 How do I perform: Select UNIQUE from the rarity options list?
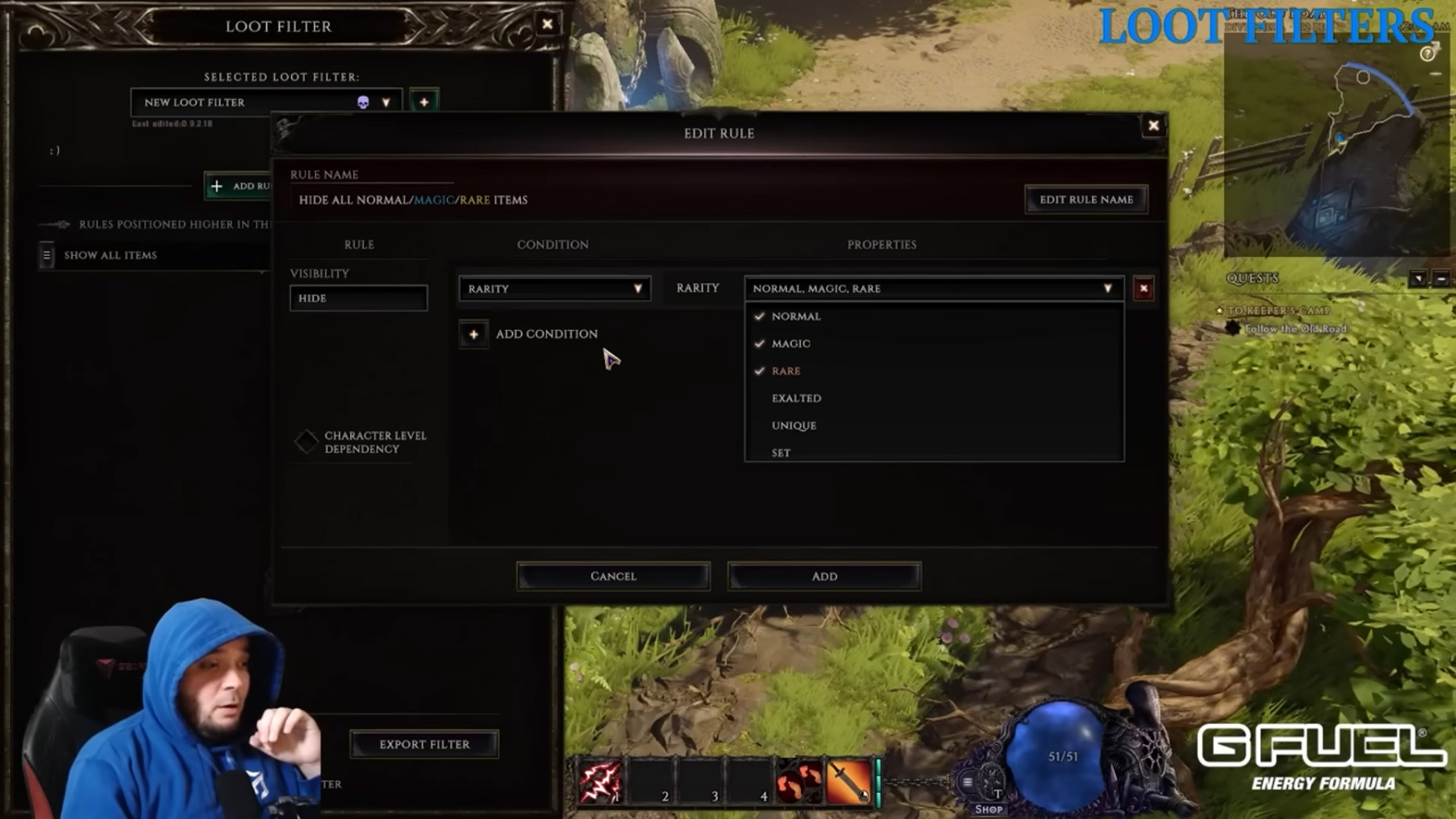click(x=794, y=424)
